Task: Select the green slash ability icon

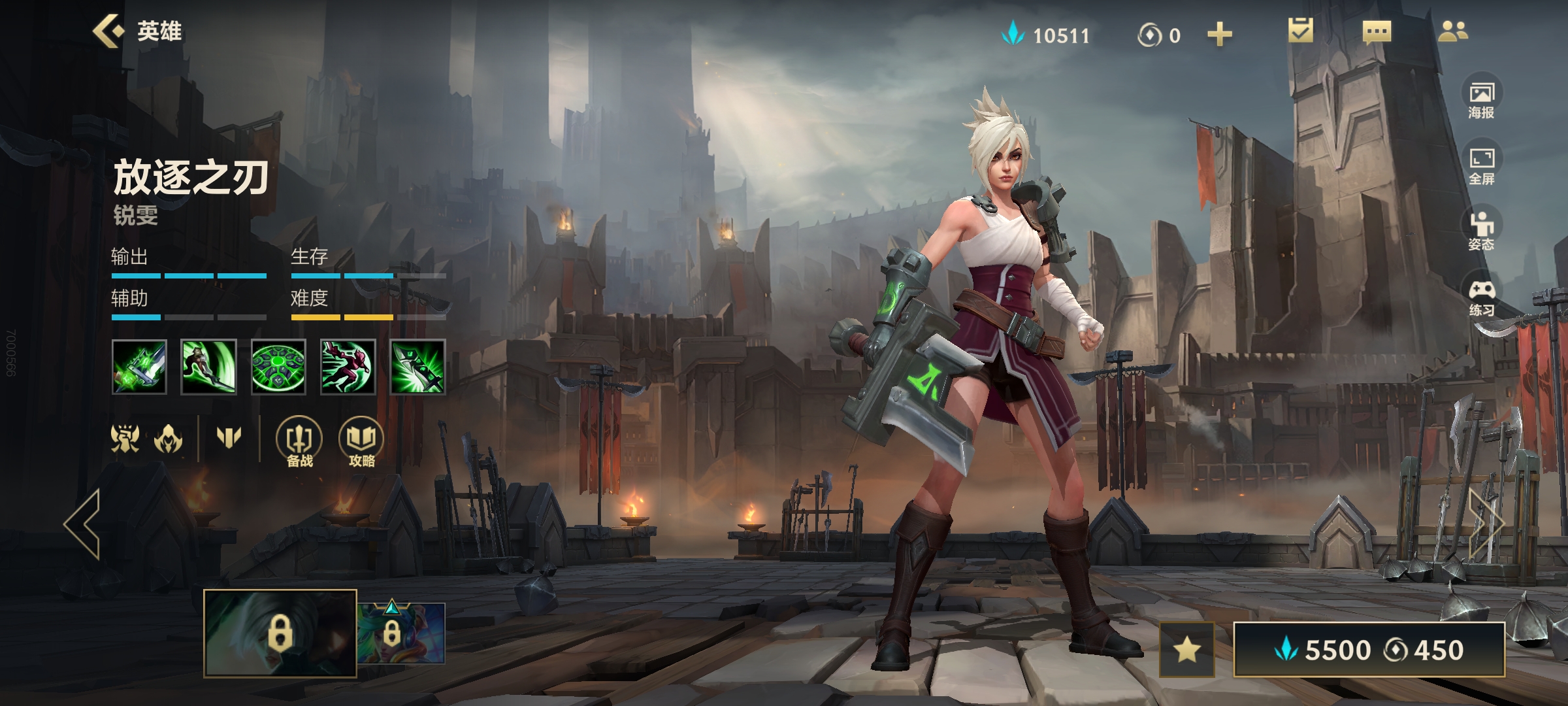Action: click(208, 367)
